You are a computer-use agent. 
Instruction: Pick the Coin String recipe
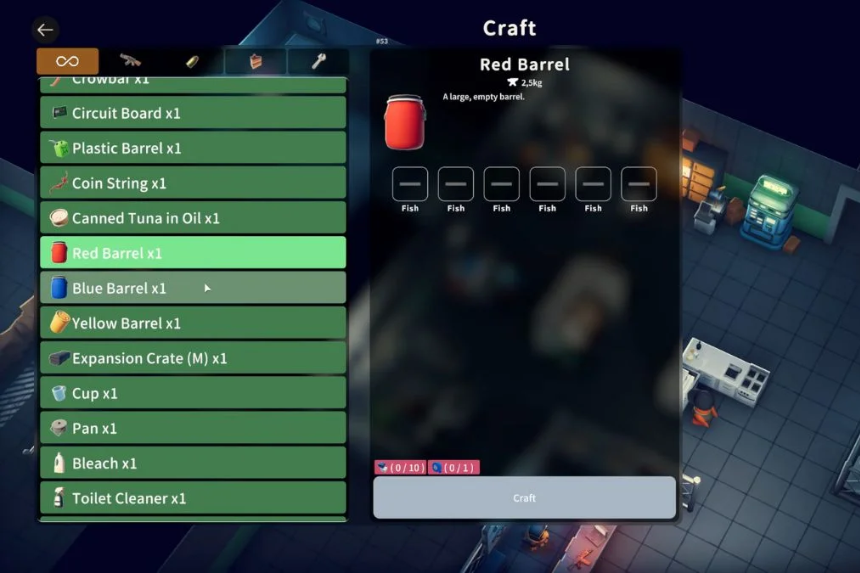coord(193,183)
